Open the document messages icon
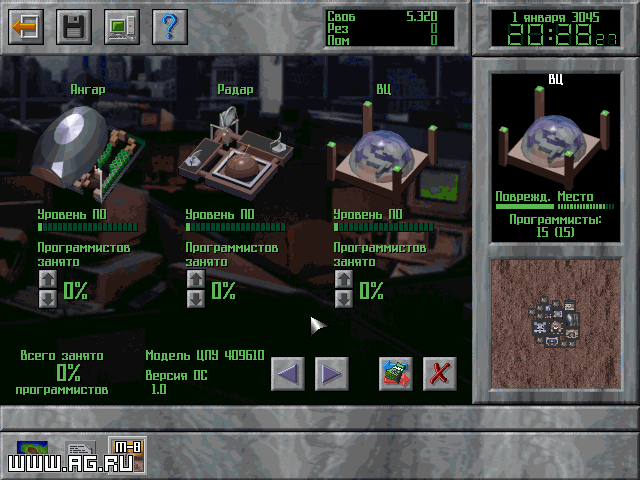This screenshot has width=640, height=480. coord(80,456)
